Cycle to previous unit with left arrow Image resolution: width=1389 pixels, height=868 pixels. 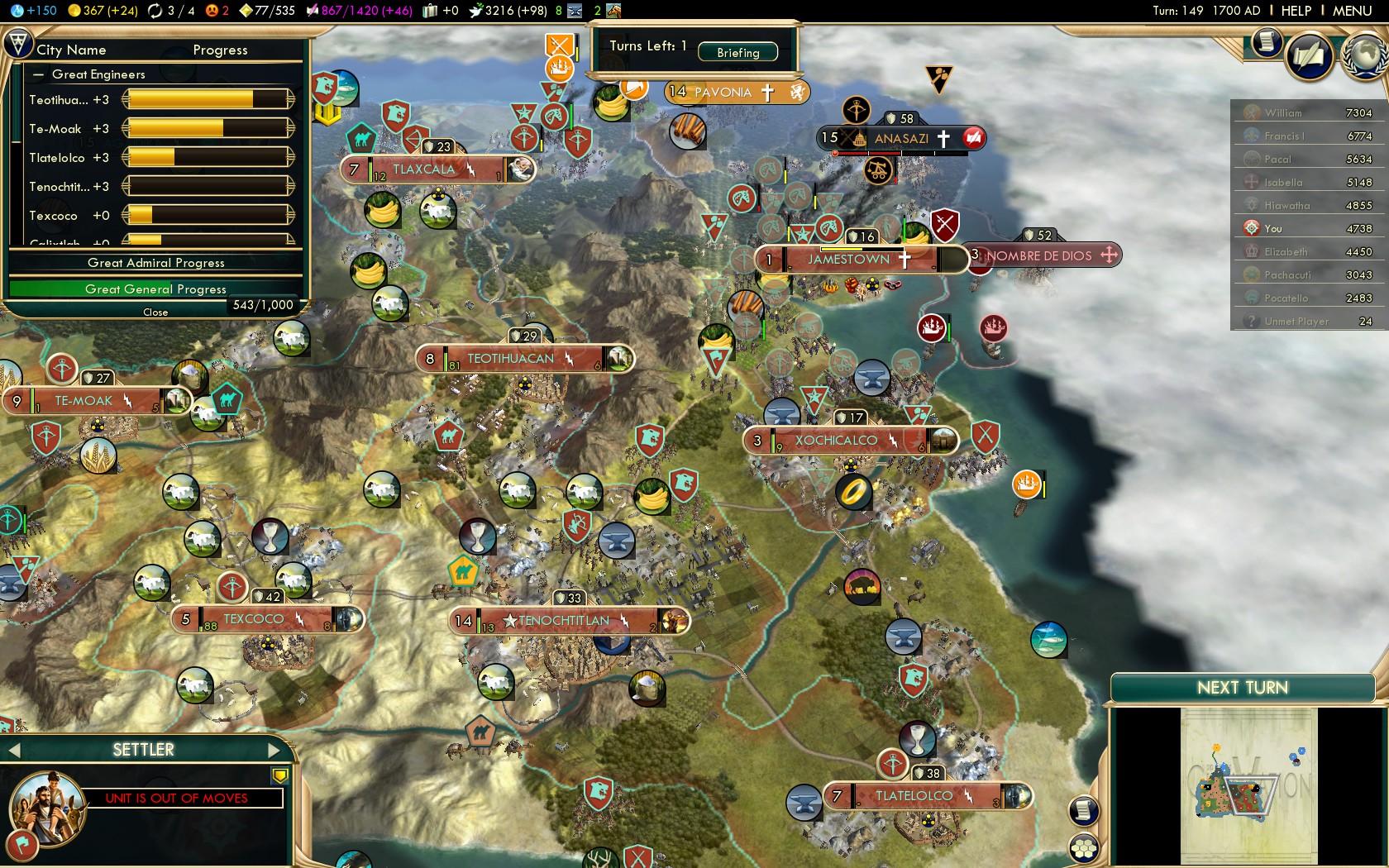click(x=13, y=751)
